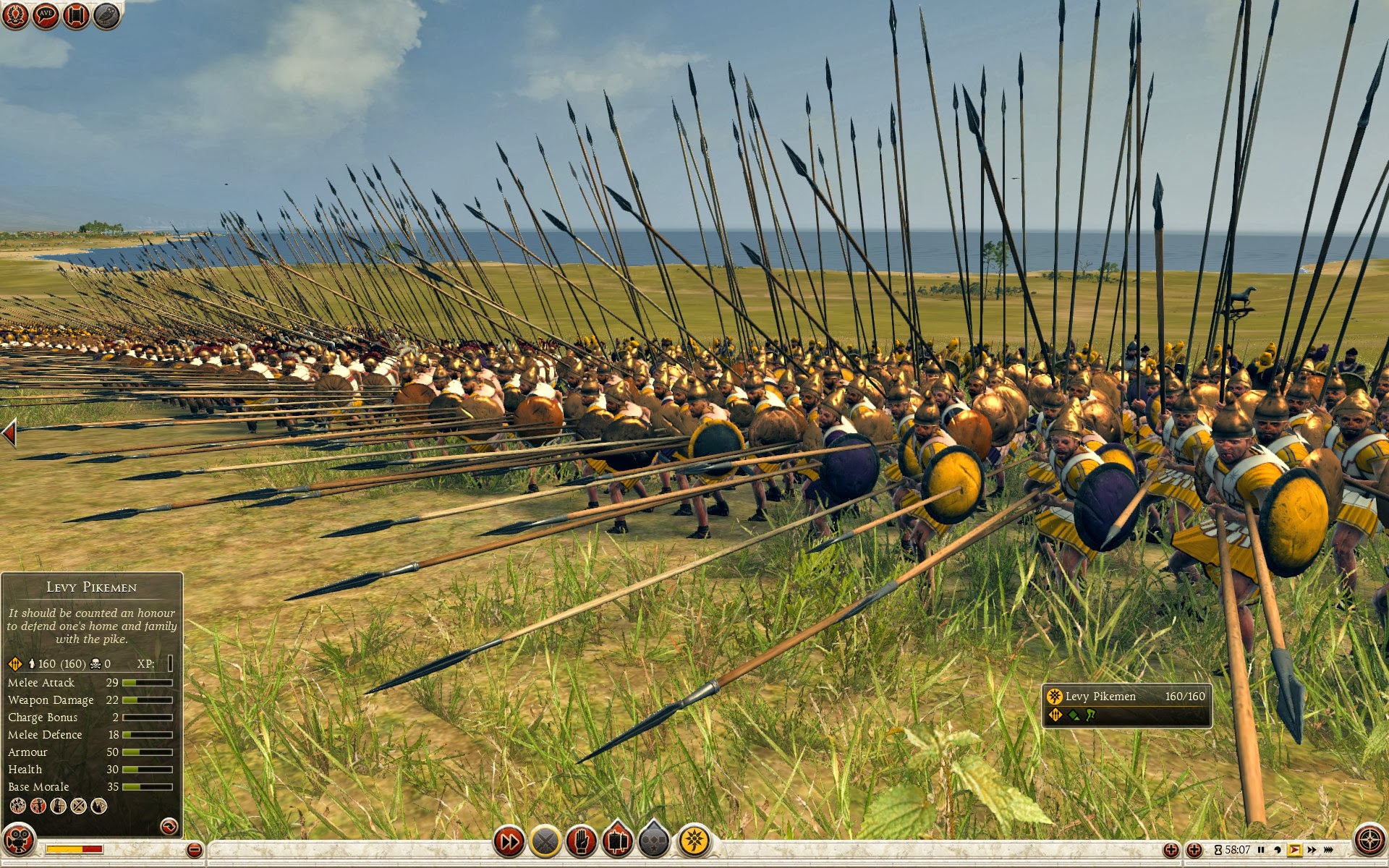Open the laurel wreath menu button
The image size is (1389, 868).
15,16
